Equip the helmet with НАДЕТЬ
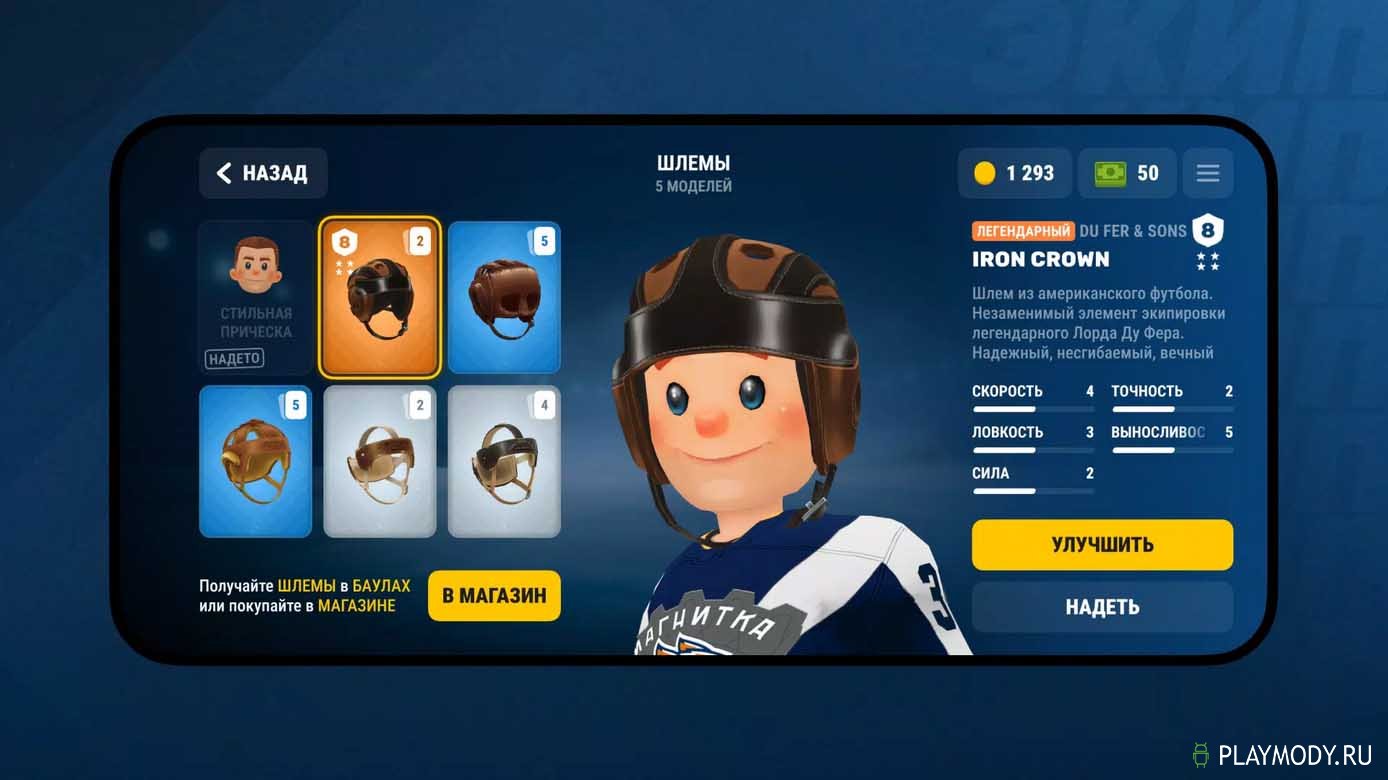1388x780 pixels. (1102, 607)
